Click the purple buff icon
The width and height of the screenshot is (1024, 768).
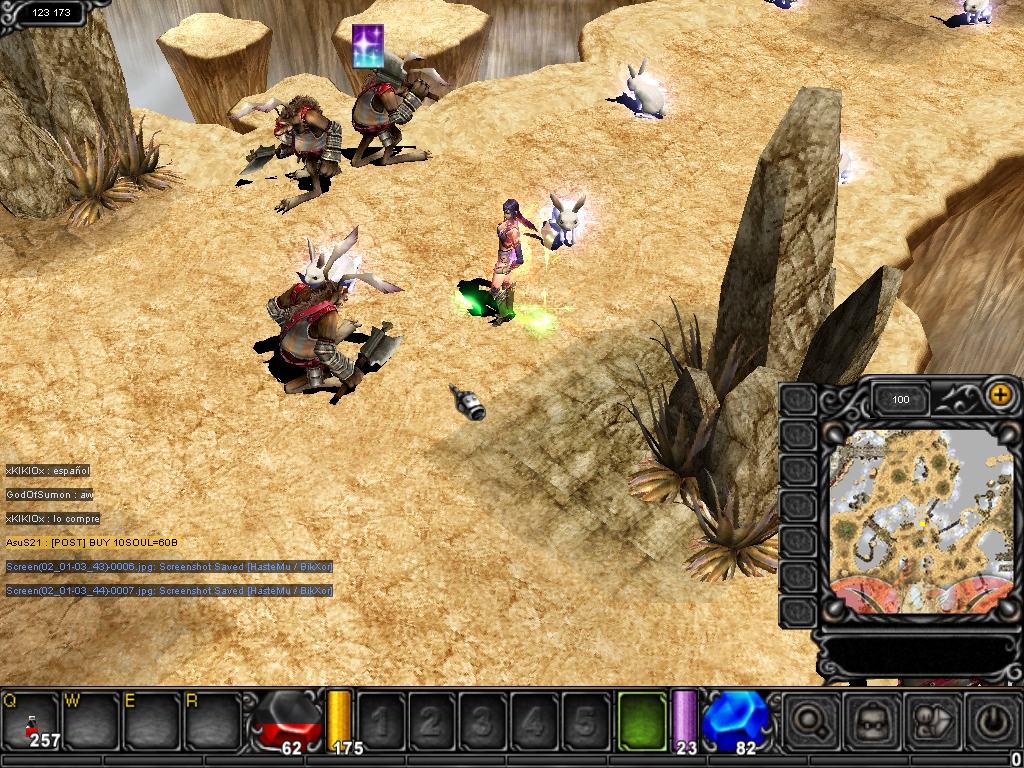click(x=368, y=46)
